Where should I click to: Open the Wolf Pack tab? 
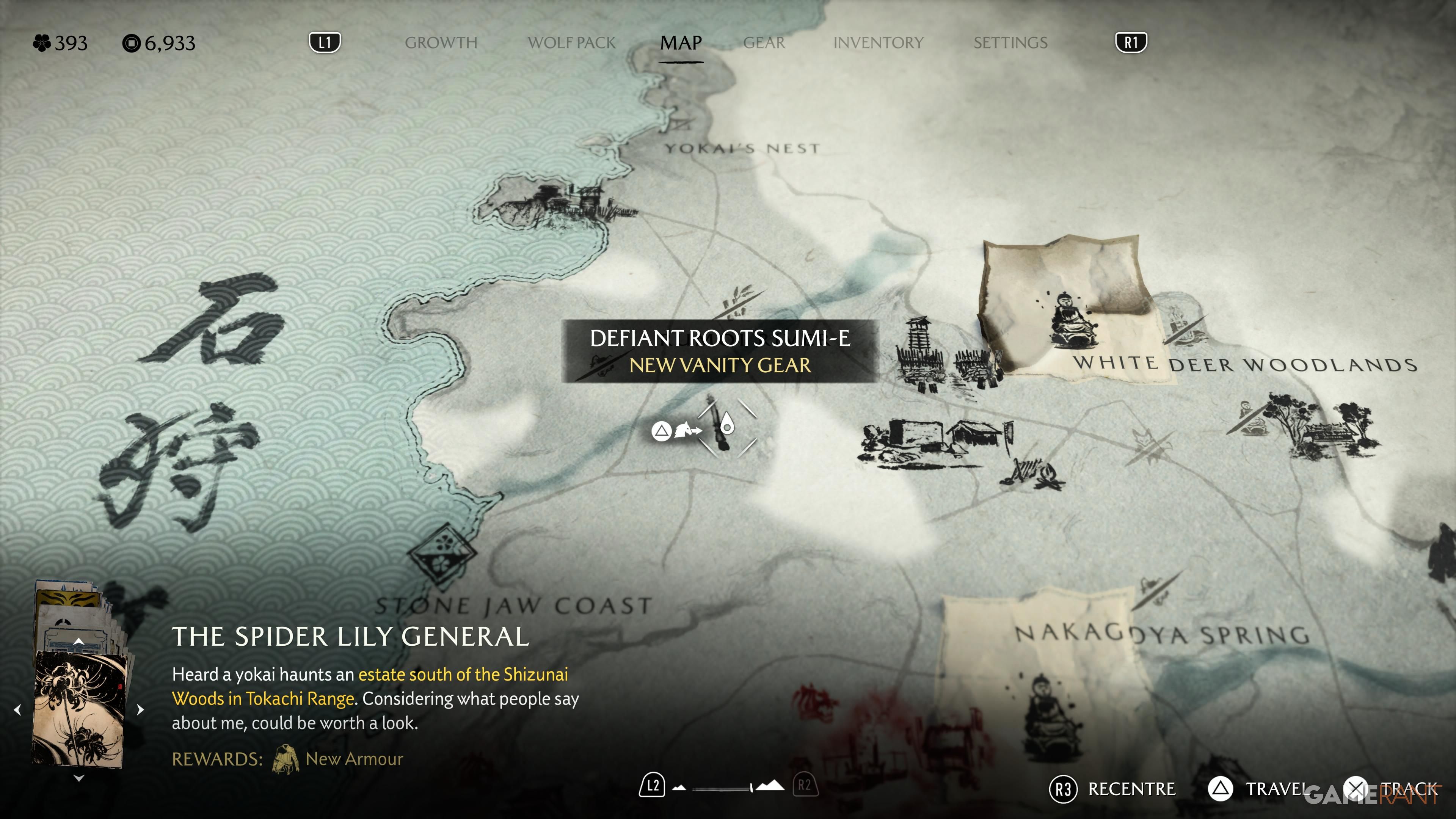pyautogui.click(x=571, y=43)
